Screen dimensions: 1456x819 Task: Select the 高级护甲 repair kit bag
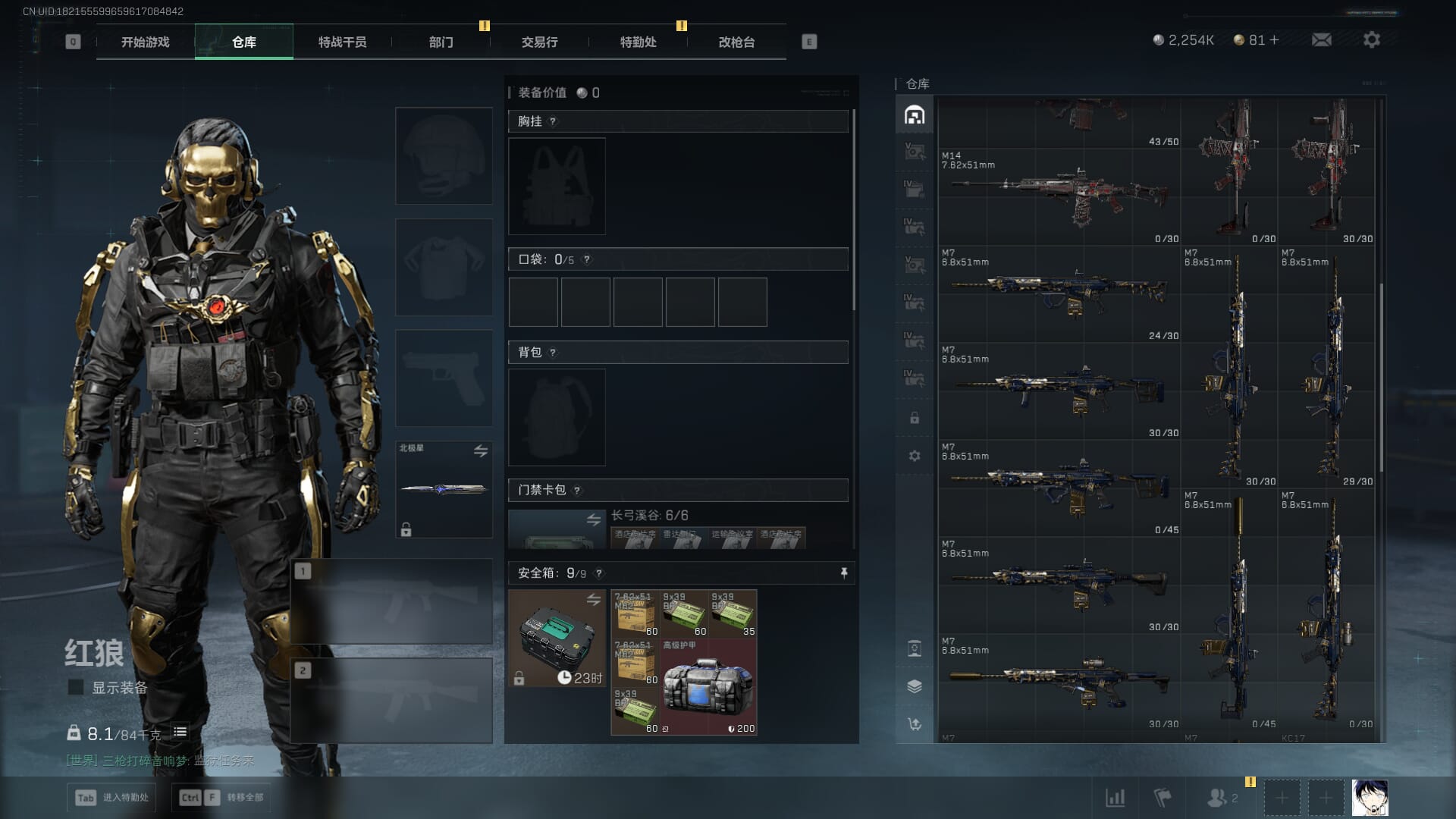[x=708, y=687]
